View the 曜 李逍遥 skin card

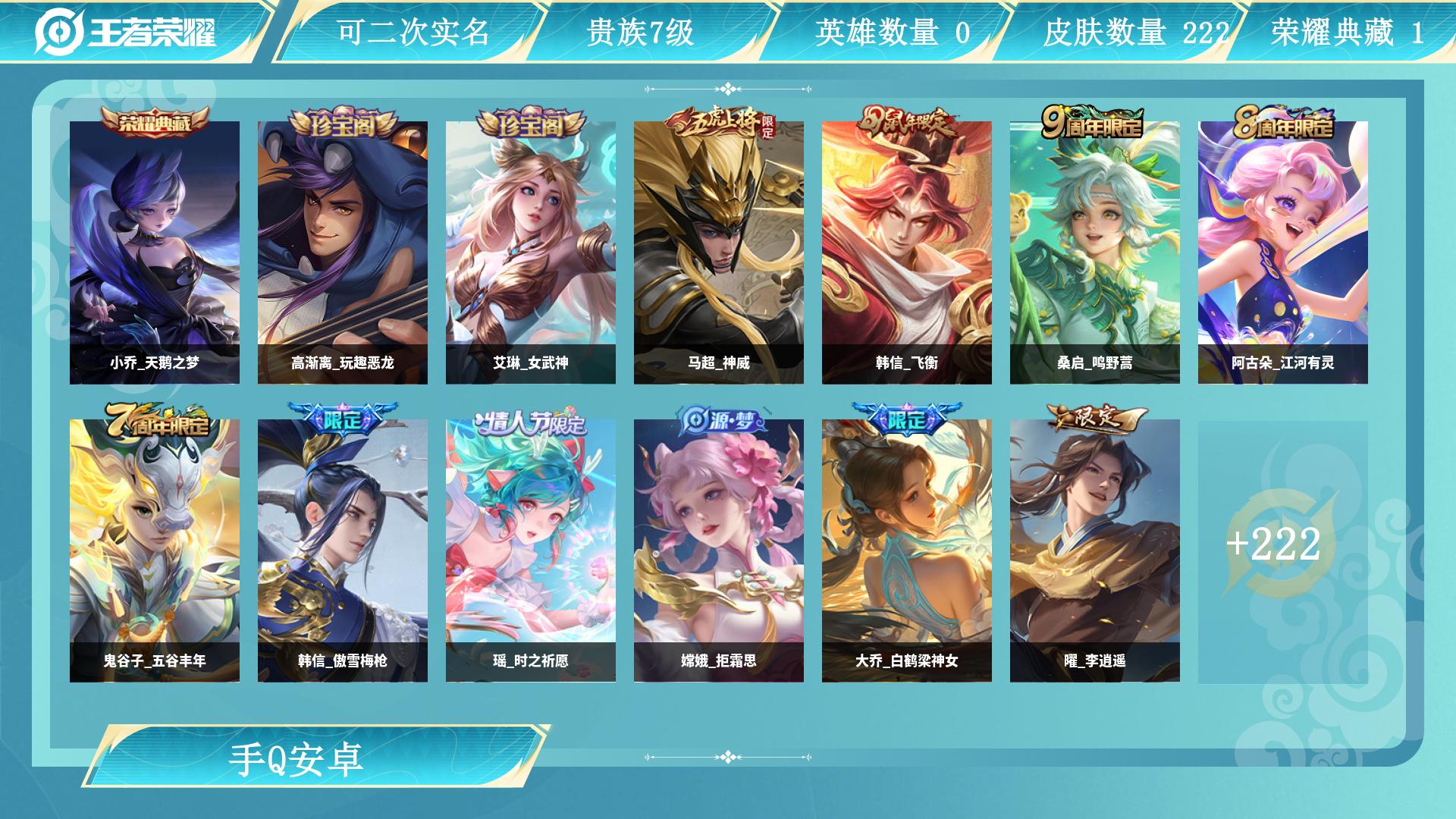1095,551
